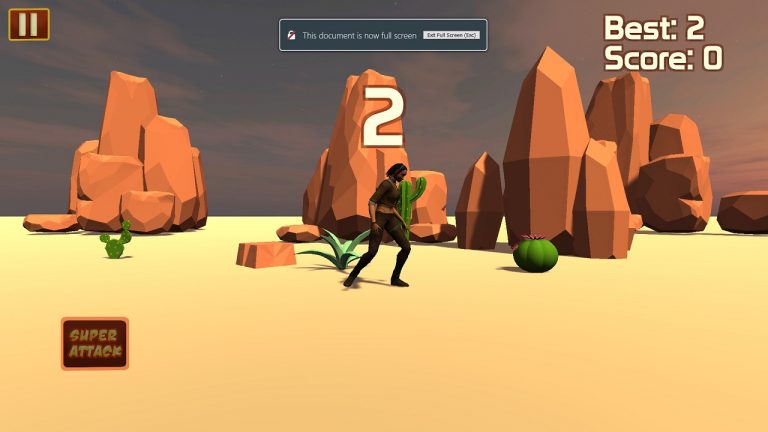Activate the Super Attack button
This screenshot has height=432, width=768.
pyautogui.click(x=95, y=344)
